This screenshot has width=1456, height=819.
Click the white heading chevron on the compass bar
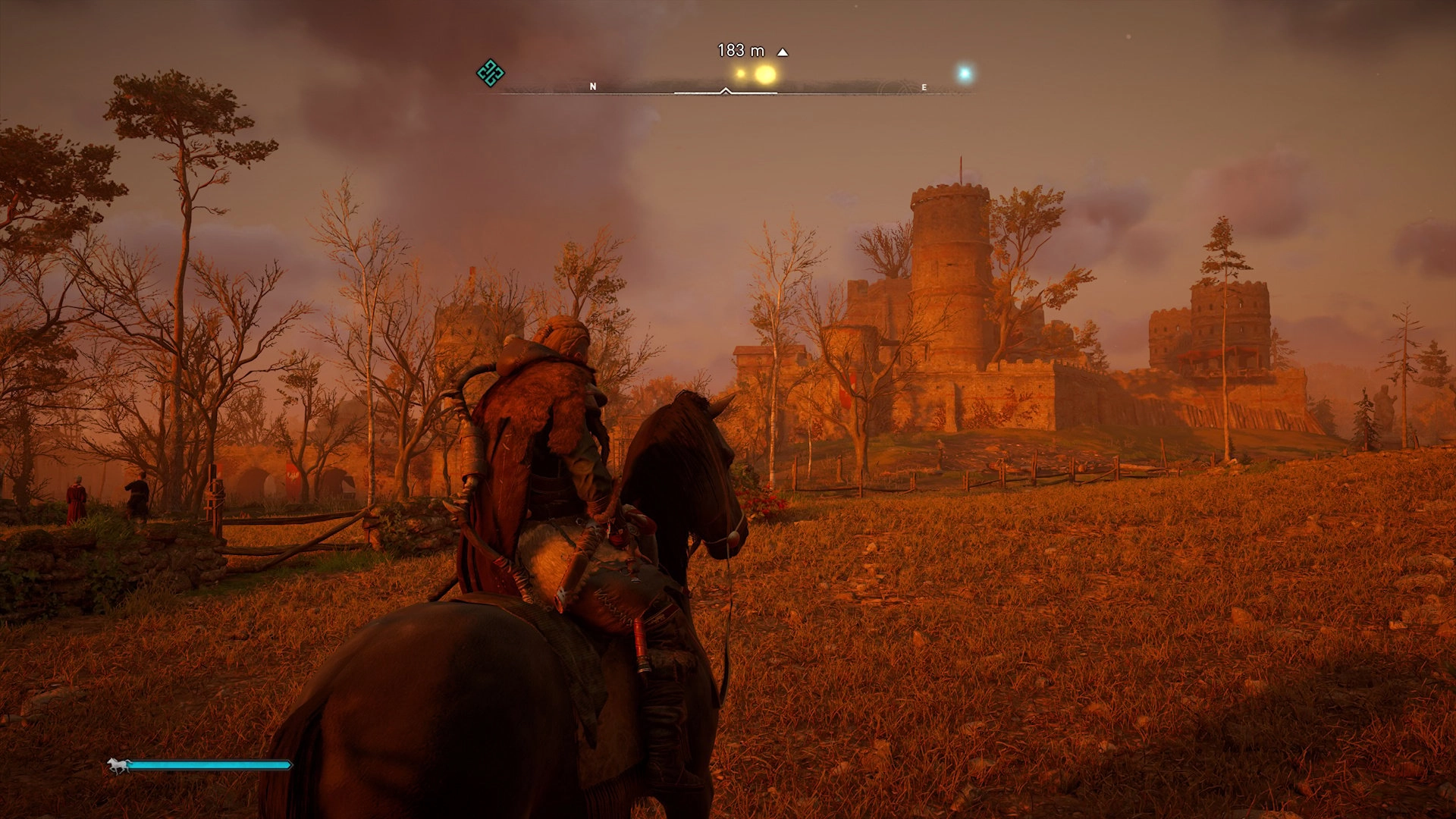pos(726,89)
